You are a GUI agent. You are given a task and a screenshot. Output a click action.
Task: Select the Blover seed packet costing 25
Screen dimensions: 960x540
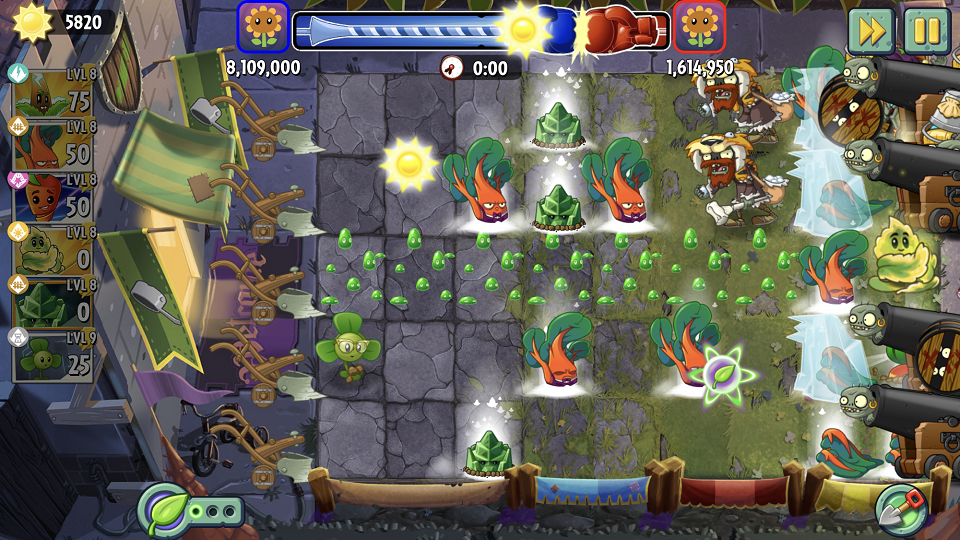click(54, 354)
